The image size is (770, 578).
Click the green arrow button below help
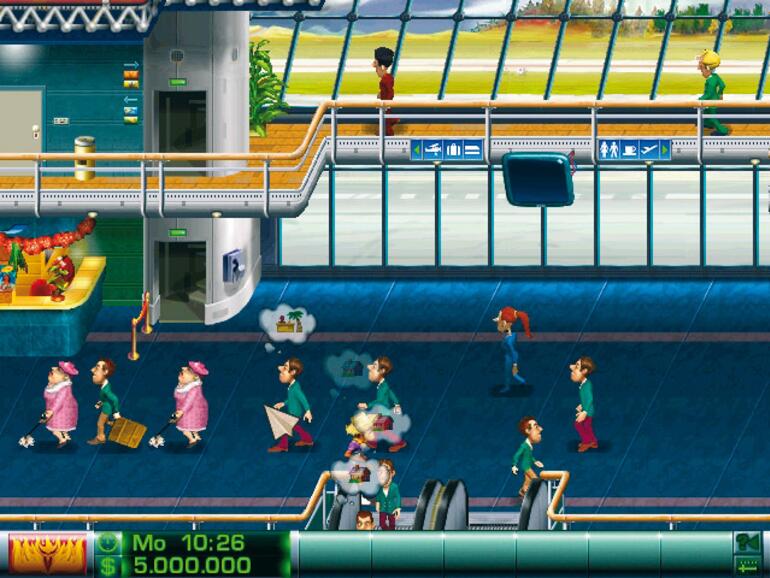pyautogui.click(x=745, y=566)
